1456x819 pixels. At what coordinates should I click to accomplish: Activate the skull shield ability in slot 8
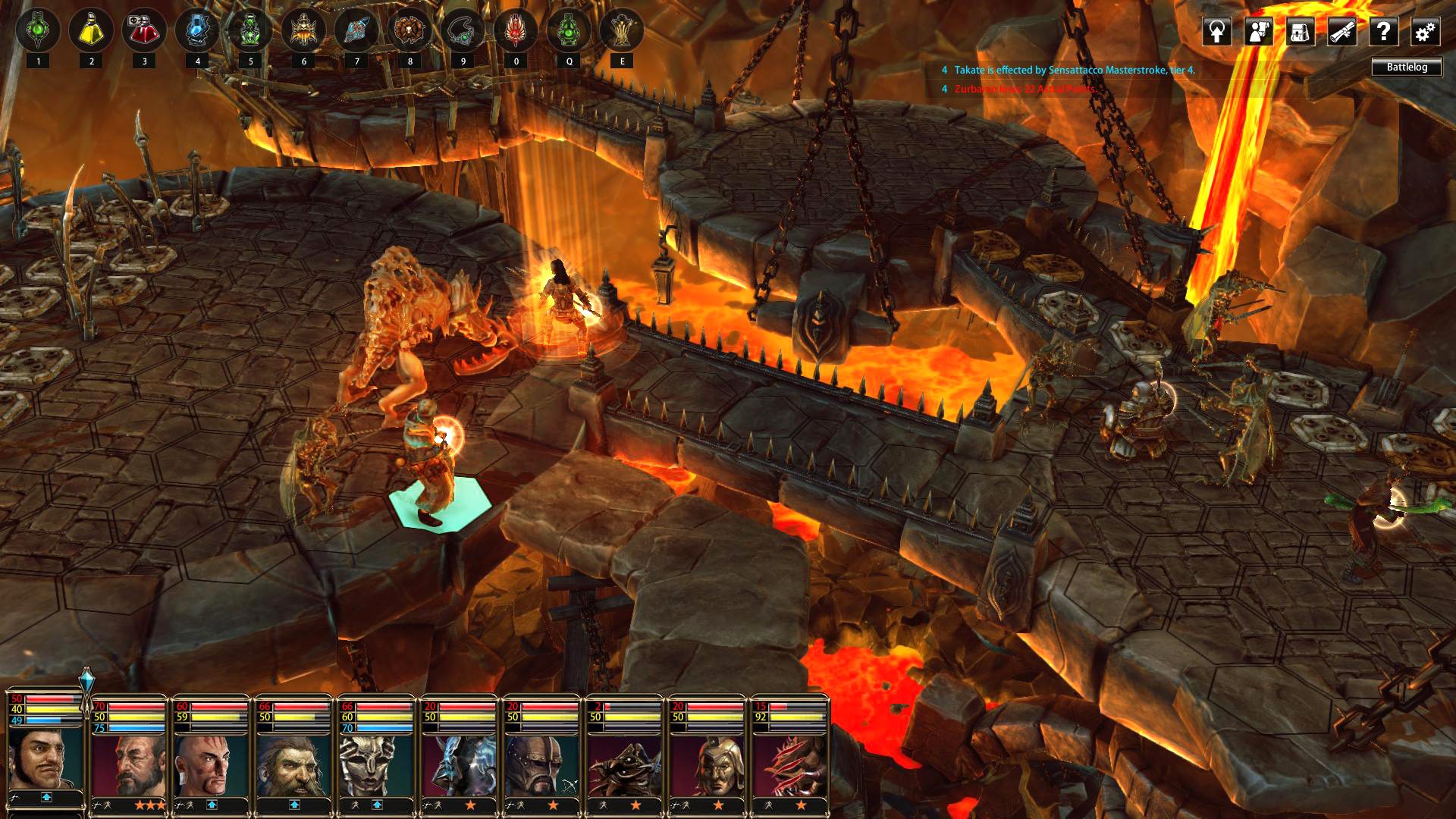[409, 30]
